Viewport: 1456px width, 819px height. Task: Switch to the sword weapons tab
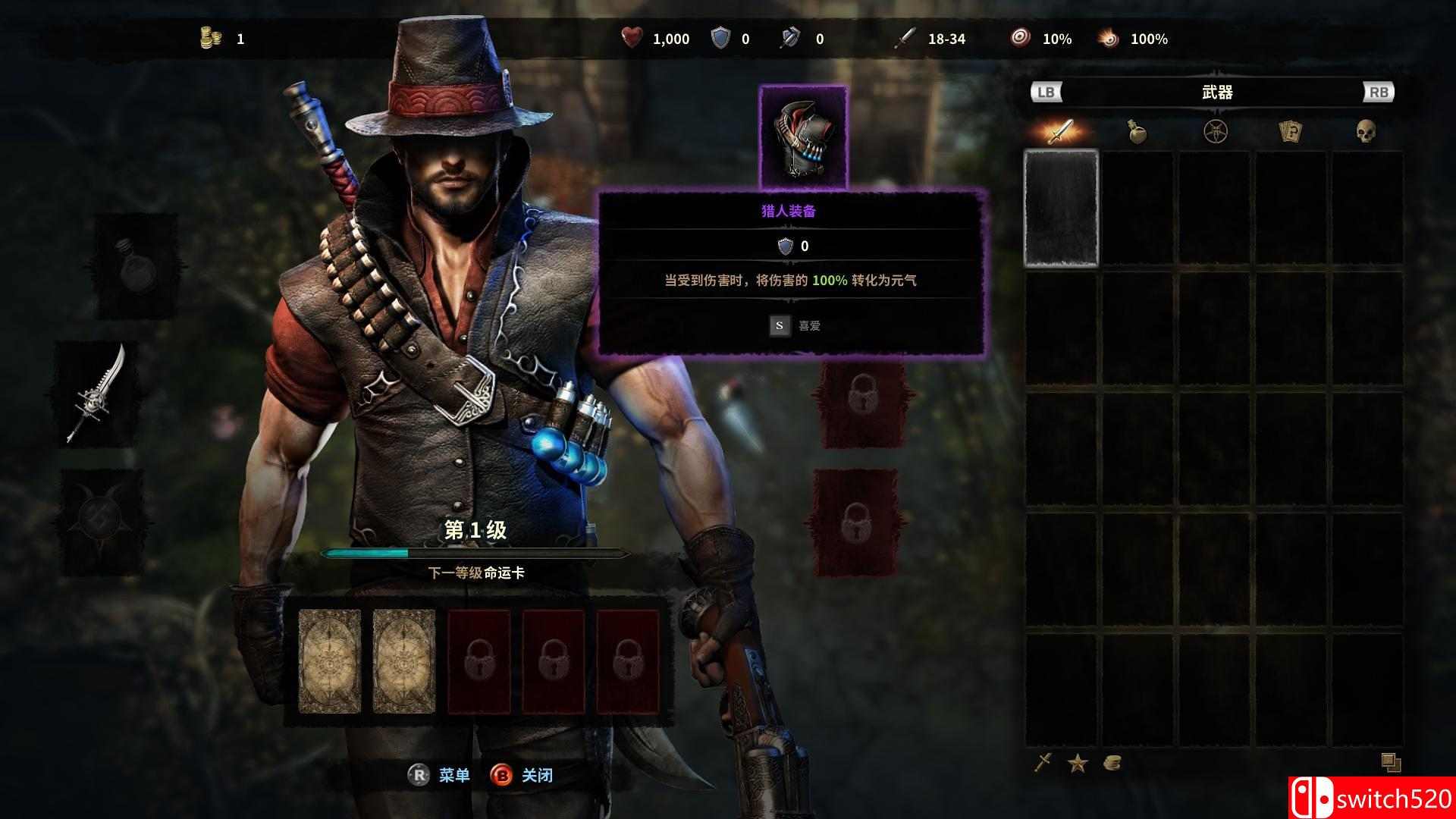click(1060, 132)
